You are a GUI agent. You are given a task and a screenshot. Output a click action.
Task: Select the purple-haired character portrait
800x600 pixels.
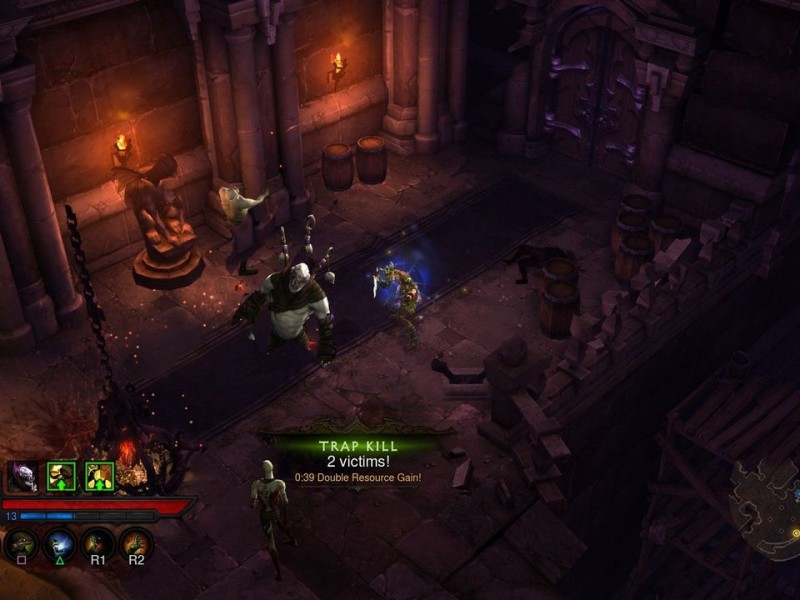(x=24, y=477)
